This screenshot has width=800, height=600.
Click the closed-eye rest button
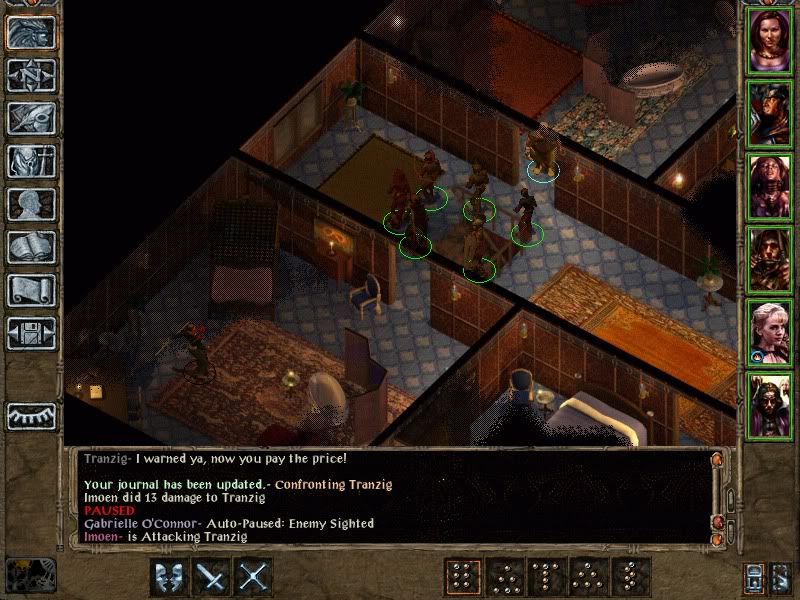click(x=31, y=415)
